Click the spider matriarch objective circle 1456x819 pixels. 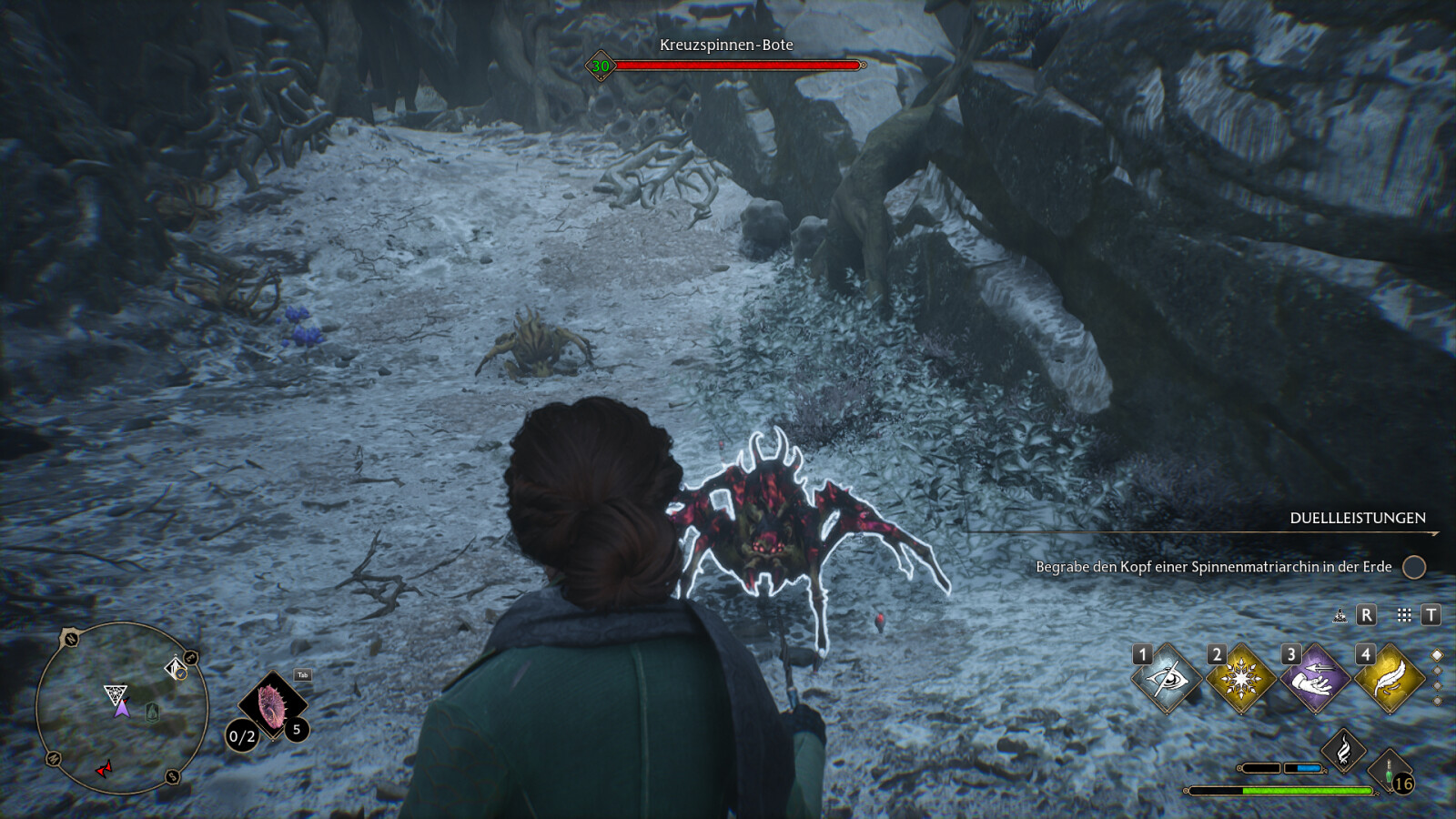(1413, 567)
